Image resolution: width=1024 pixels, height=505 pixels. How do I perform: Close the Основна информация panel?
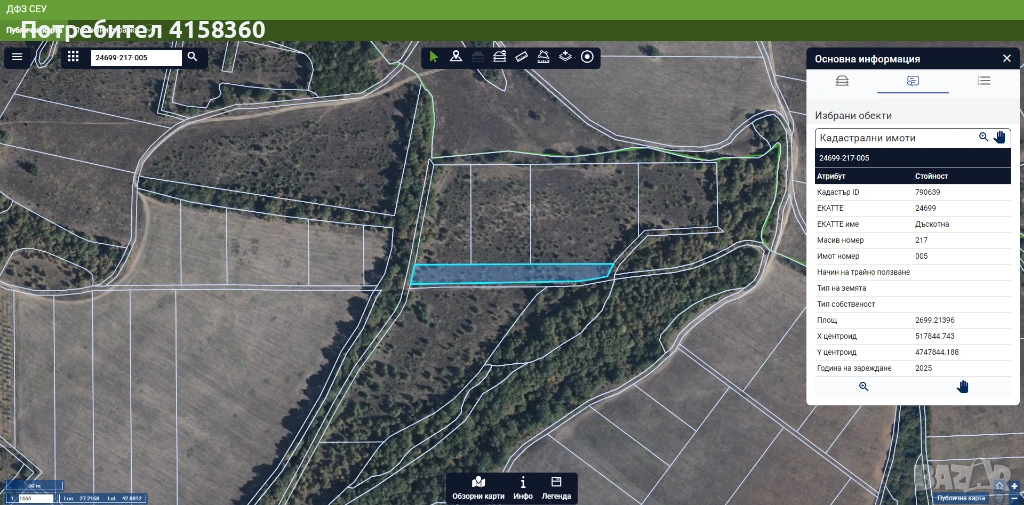point(1006,58)
